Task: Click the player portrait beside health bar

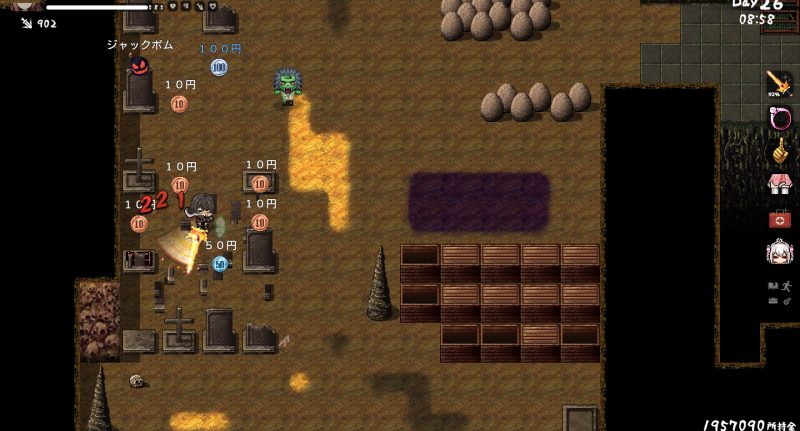Action: click(x=22, y=5)
